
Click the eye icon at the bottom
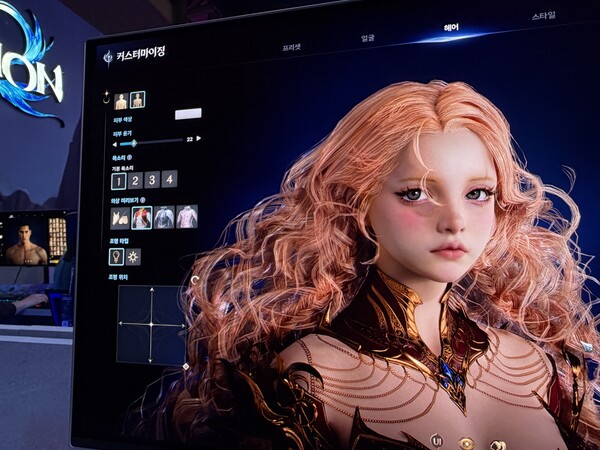click(466, 443)
